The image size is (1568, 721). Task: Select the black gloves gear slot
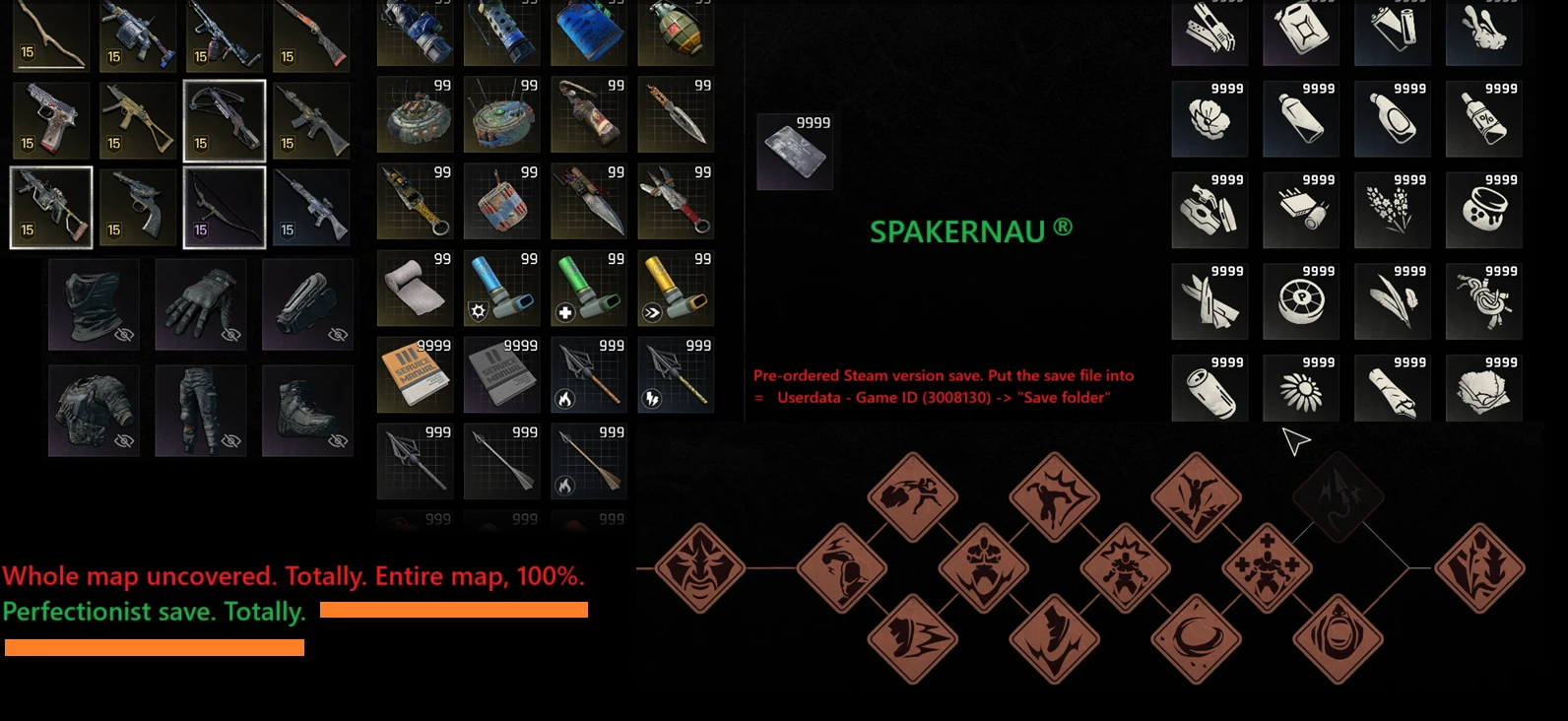tap(201, 305)
